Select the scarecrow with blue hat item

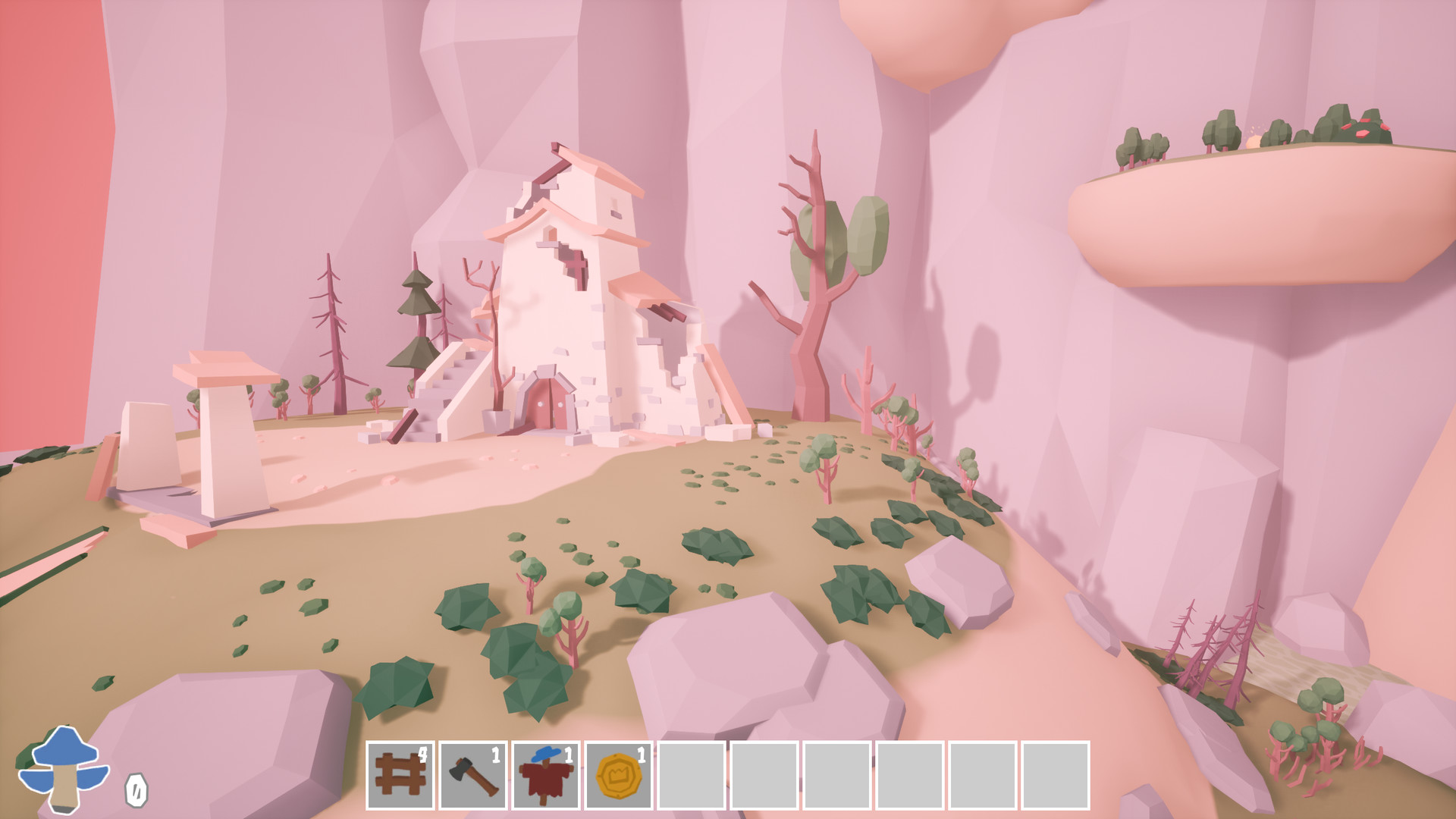pyautogui.click(x=546, y=775)
